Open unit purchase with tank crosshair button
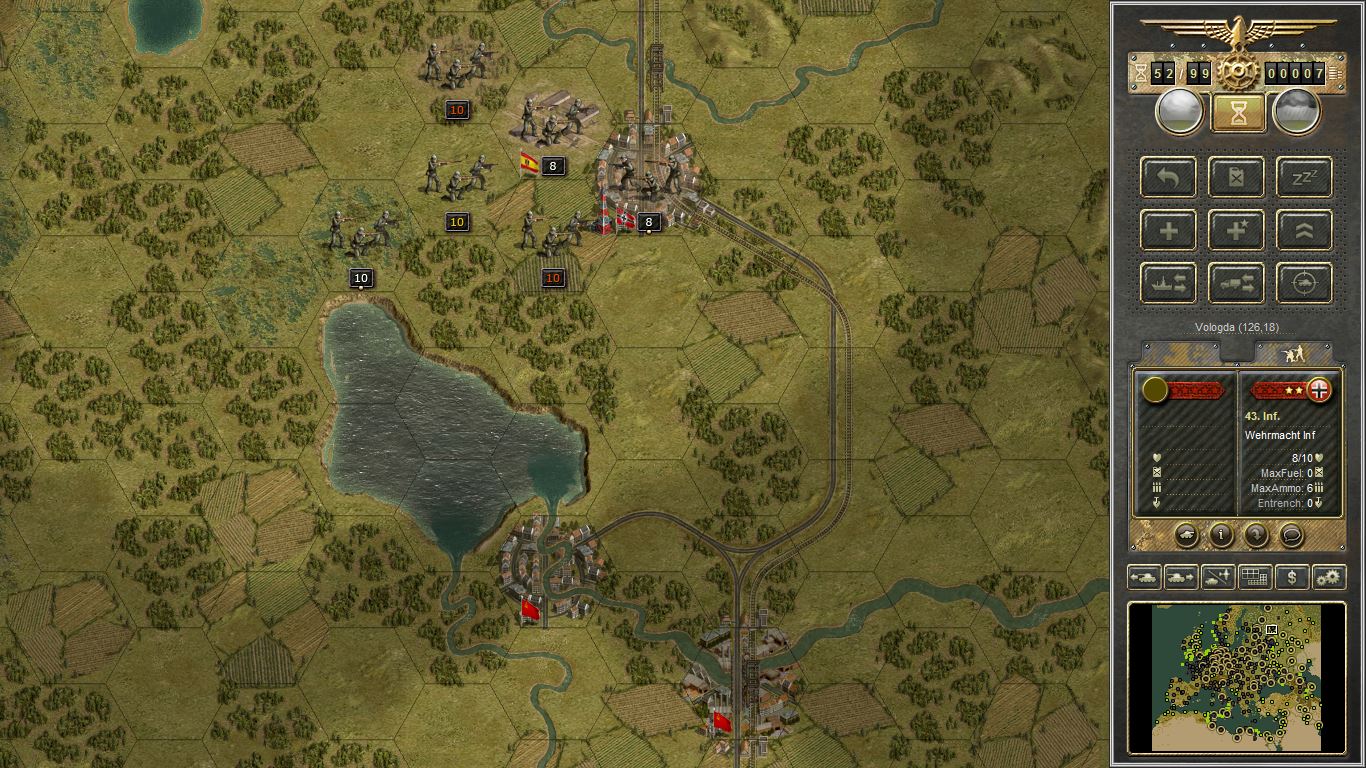The height and width of the screenshot is (768, 1366). point(1304,283)
